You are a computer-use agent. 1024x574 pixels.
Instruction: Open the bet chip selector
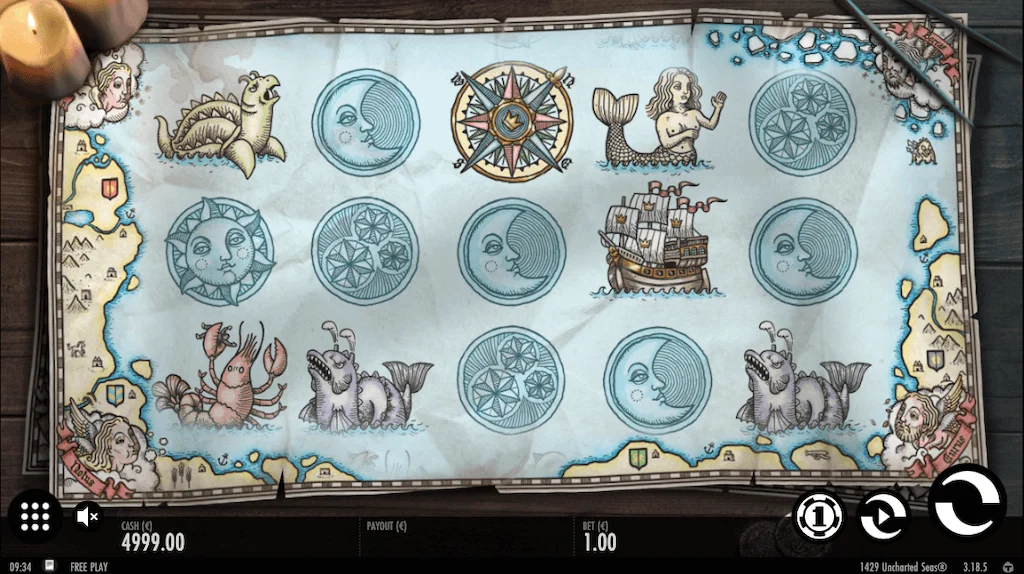[819, 516]
